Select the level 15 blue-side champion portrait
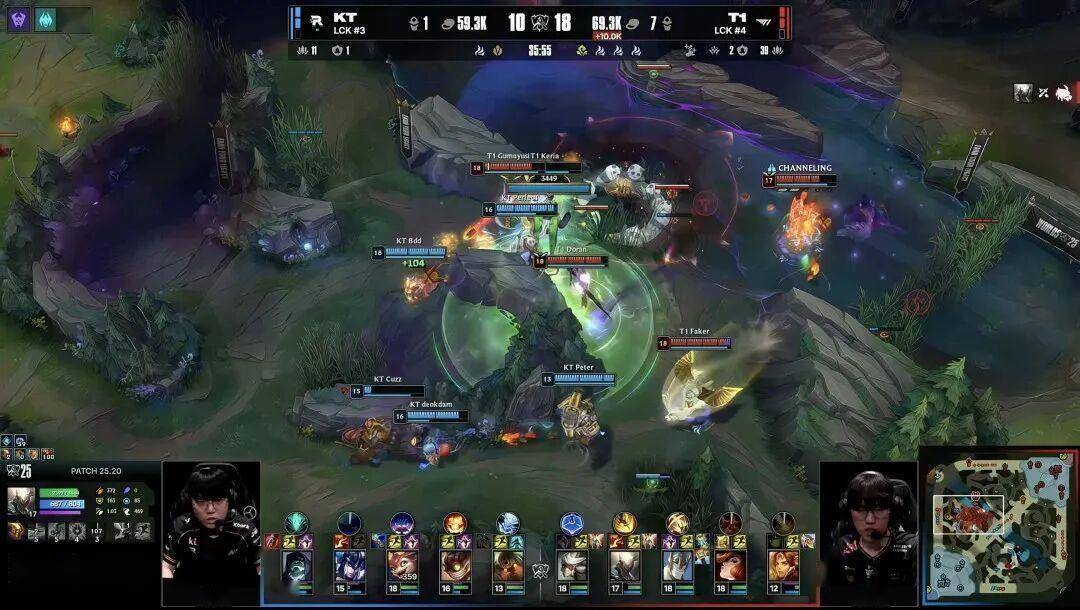The image size is (1080, 610). pos(349,566)
